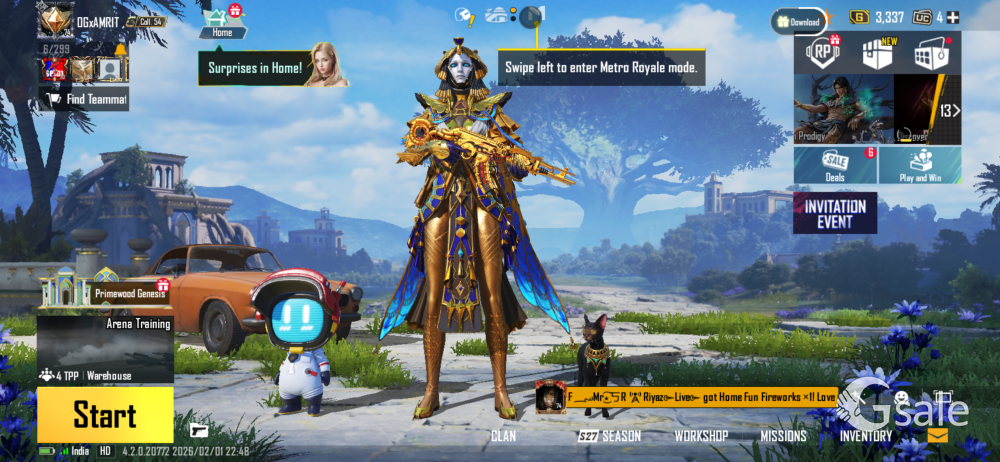Open the Invitation Event banner
Image resolution: width=1000 pixels, height=462 pixels.
(x=835, y=213)
